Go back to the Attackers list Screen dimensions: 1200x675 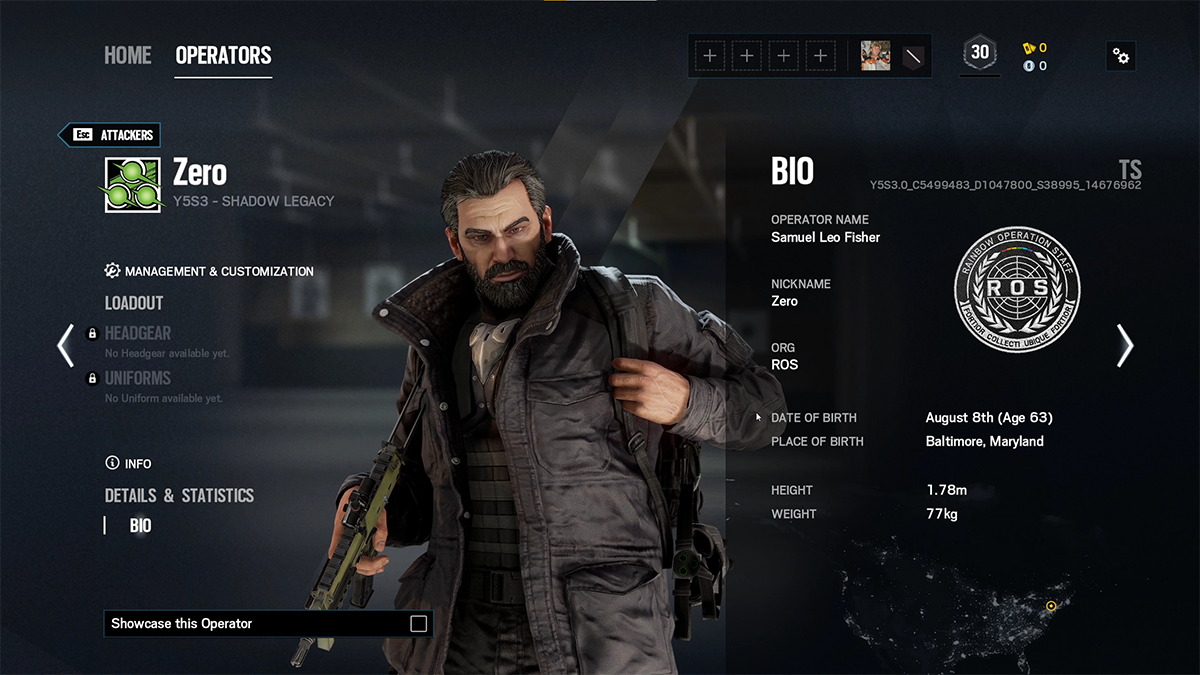[x=110, y=135]
